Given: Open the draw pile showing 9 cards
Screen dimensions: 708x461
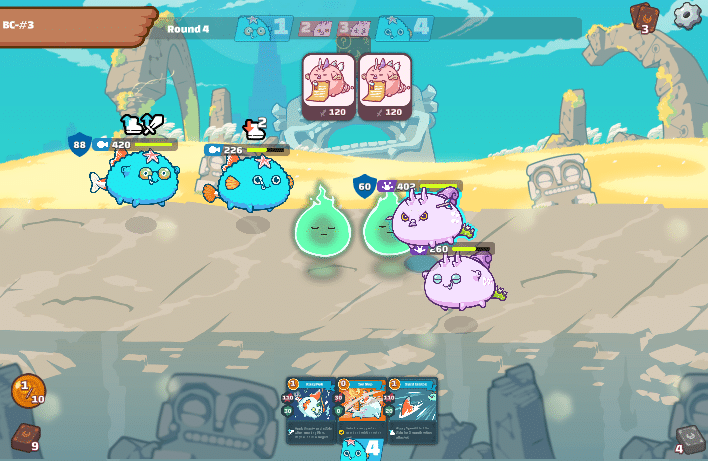Looking at the screenshot, I should (x=25, y=438).
